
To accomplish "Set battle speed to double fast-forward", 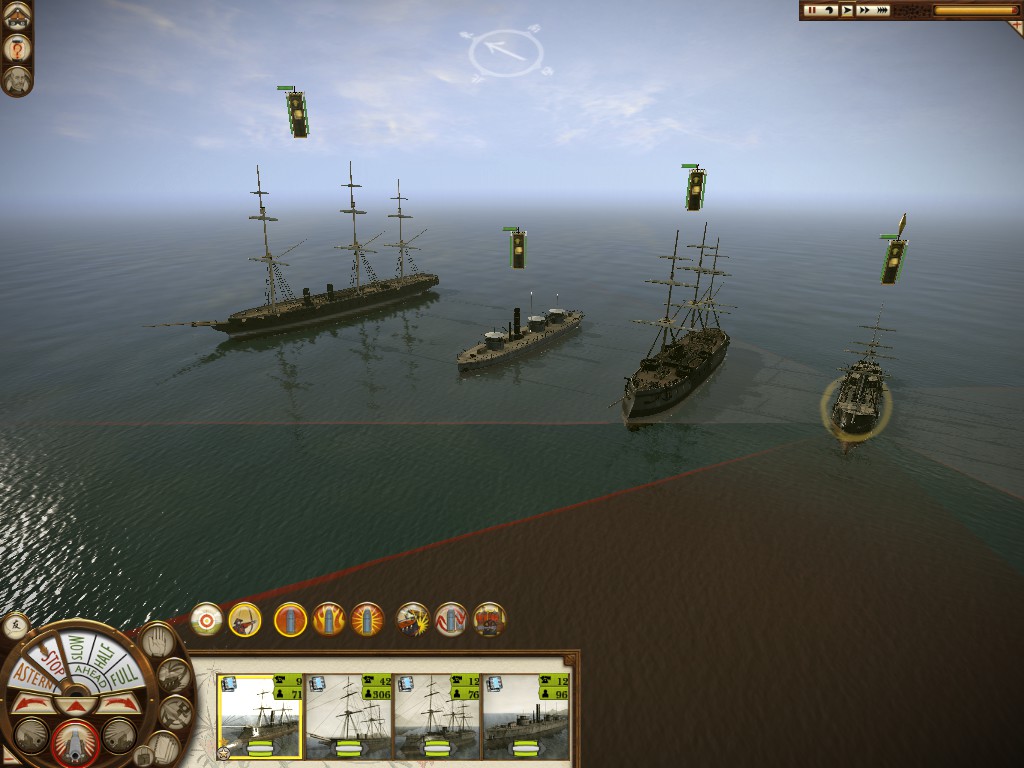I will (x=864, y=10).
